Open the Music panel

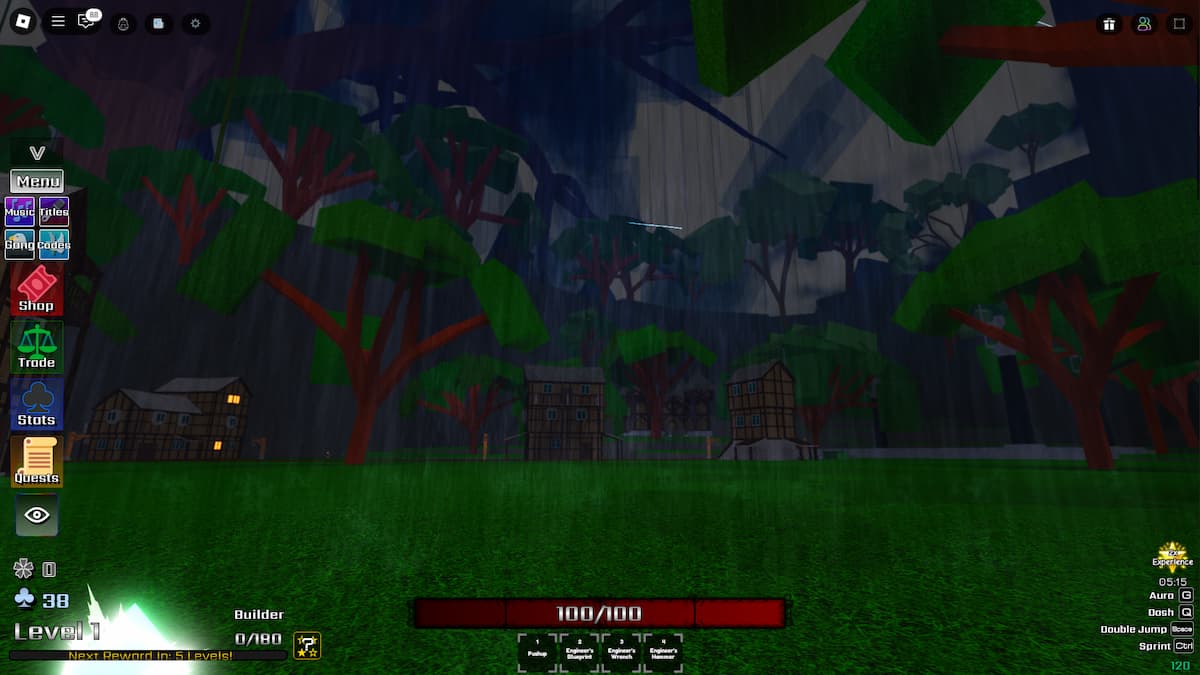[x=20, y=212]
